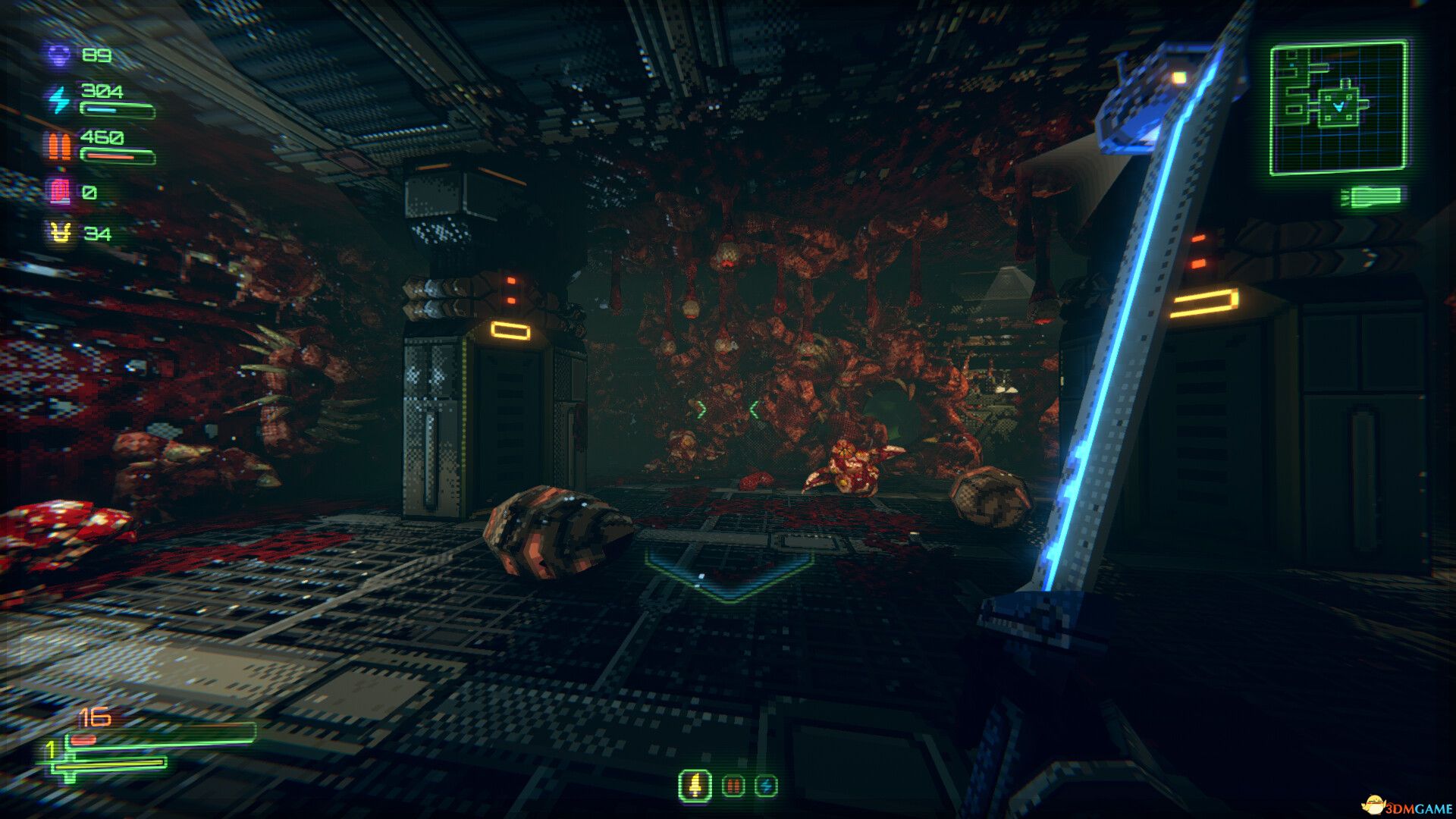The width and height of the screenshot is (1456, 819).
Task: Select the pink keycard icon
Action: [60, 191]
